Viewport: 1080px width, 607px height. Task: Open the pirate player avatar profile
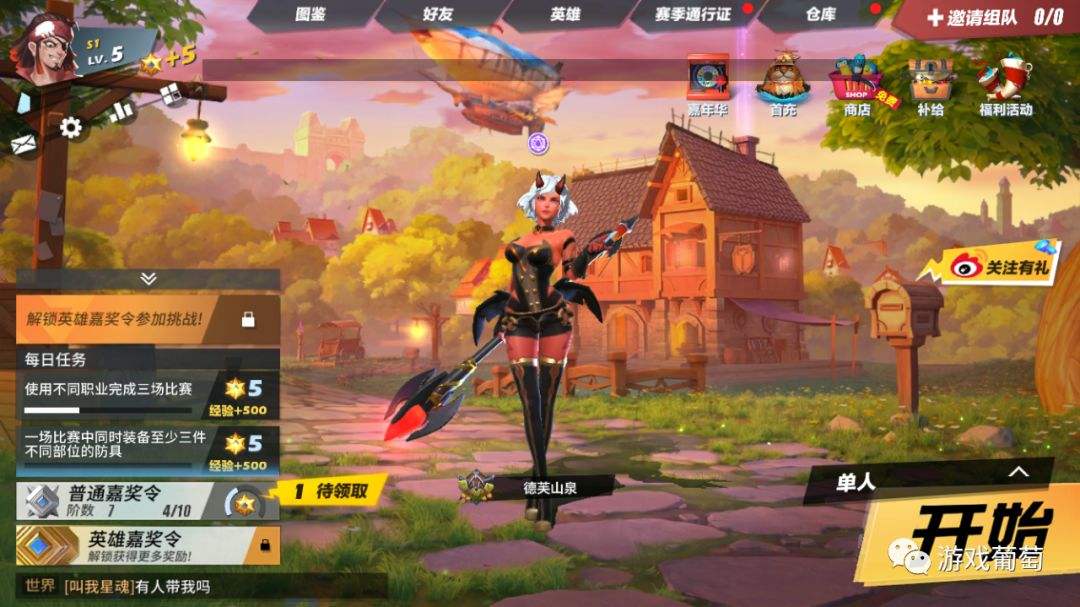tap(45, 47)
